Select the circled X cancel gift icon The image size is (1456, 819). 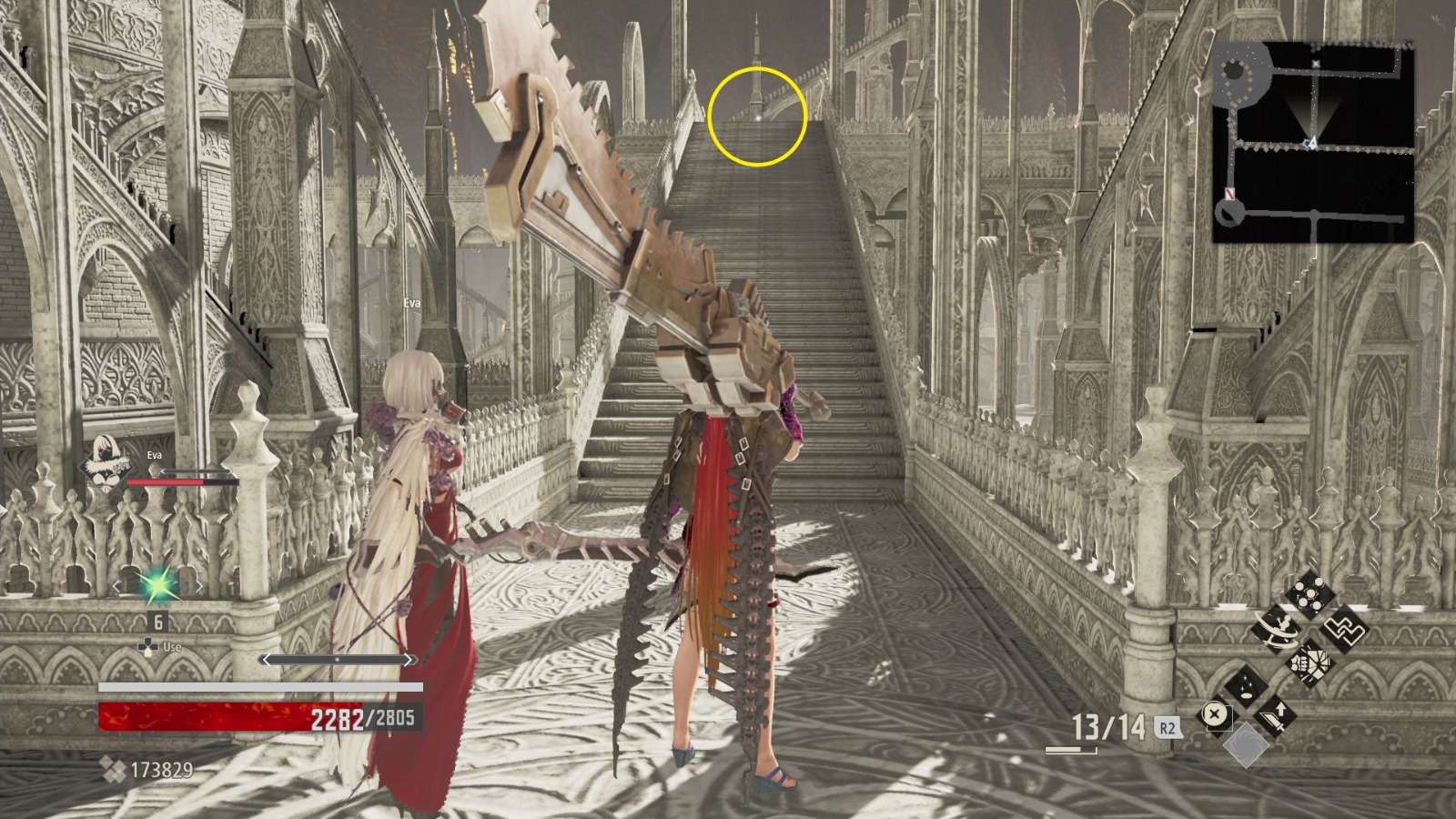pos(1217,713)
